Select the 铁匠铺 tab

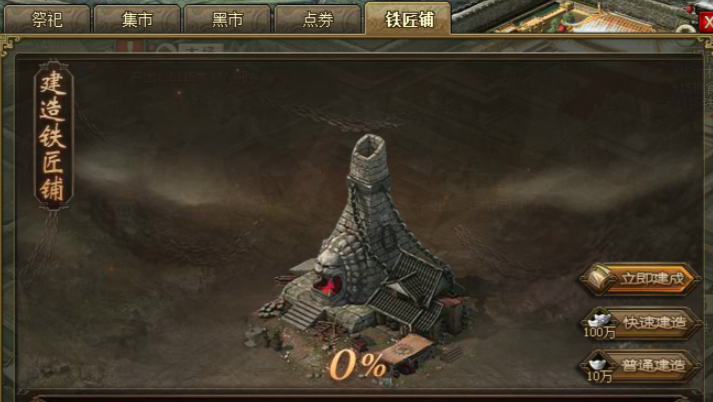tap(409, 19)
